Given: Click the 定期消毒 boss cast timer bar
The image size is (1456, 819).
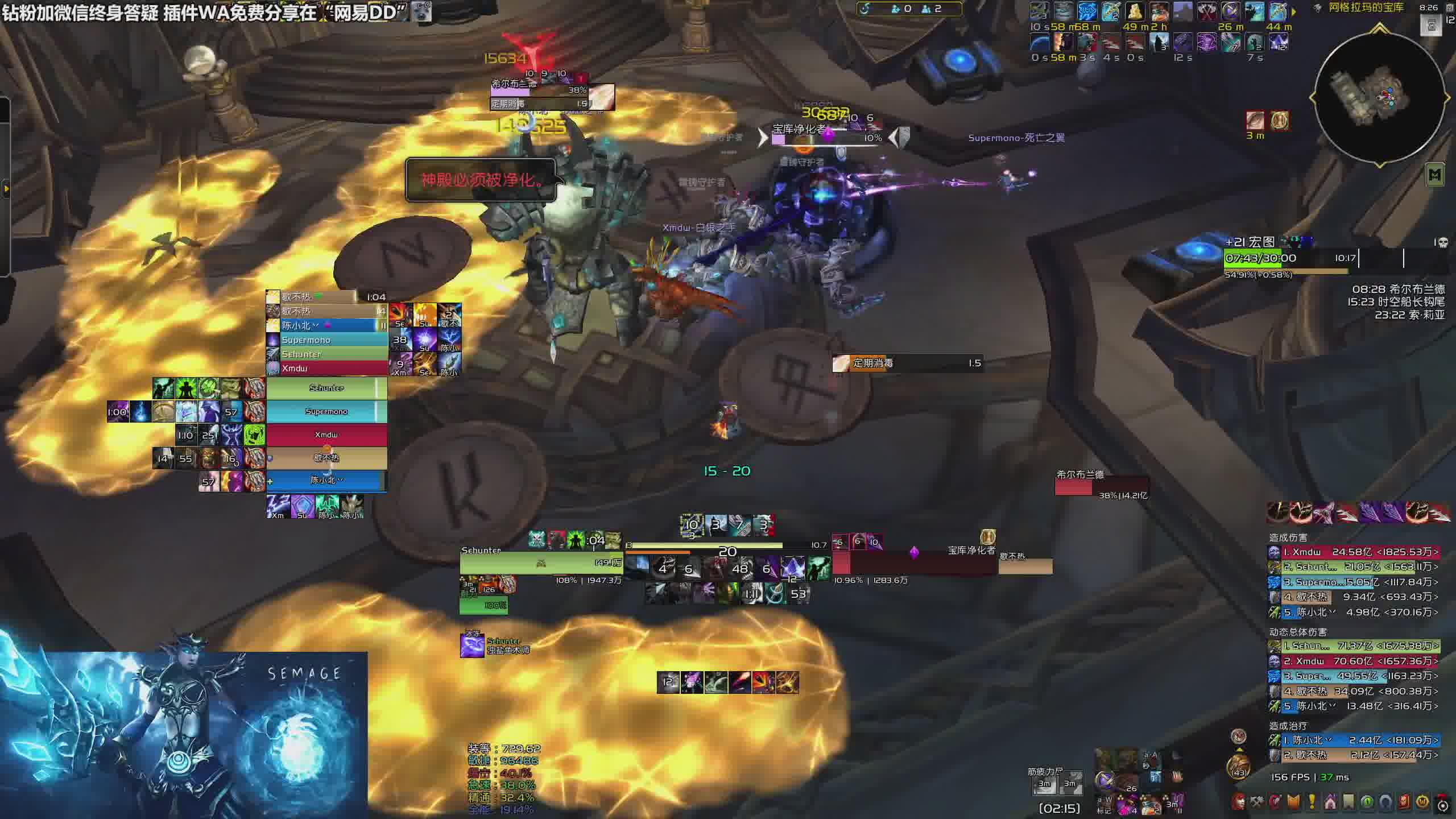Looking at the screenshot, I should tap(908, 363).
